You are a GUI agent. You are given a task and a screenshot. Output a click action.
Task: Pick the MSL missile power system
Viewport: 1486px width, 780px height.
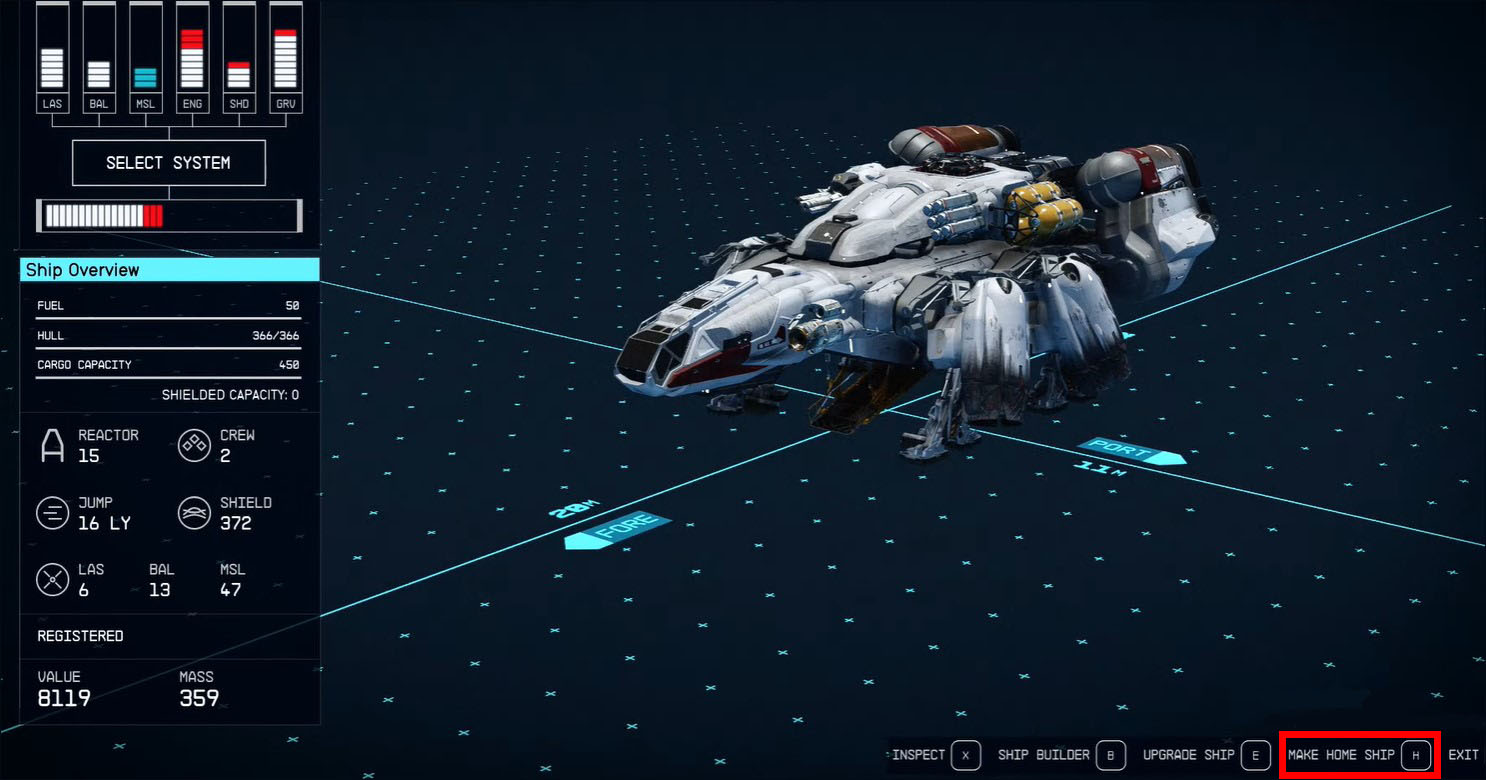[x=146, y=58]
